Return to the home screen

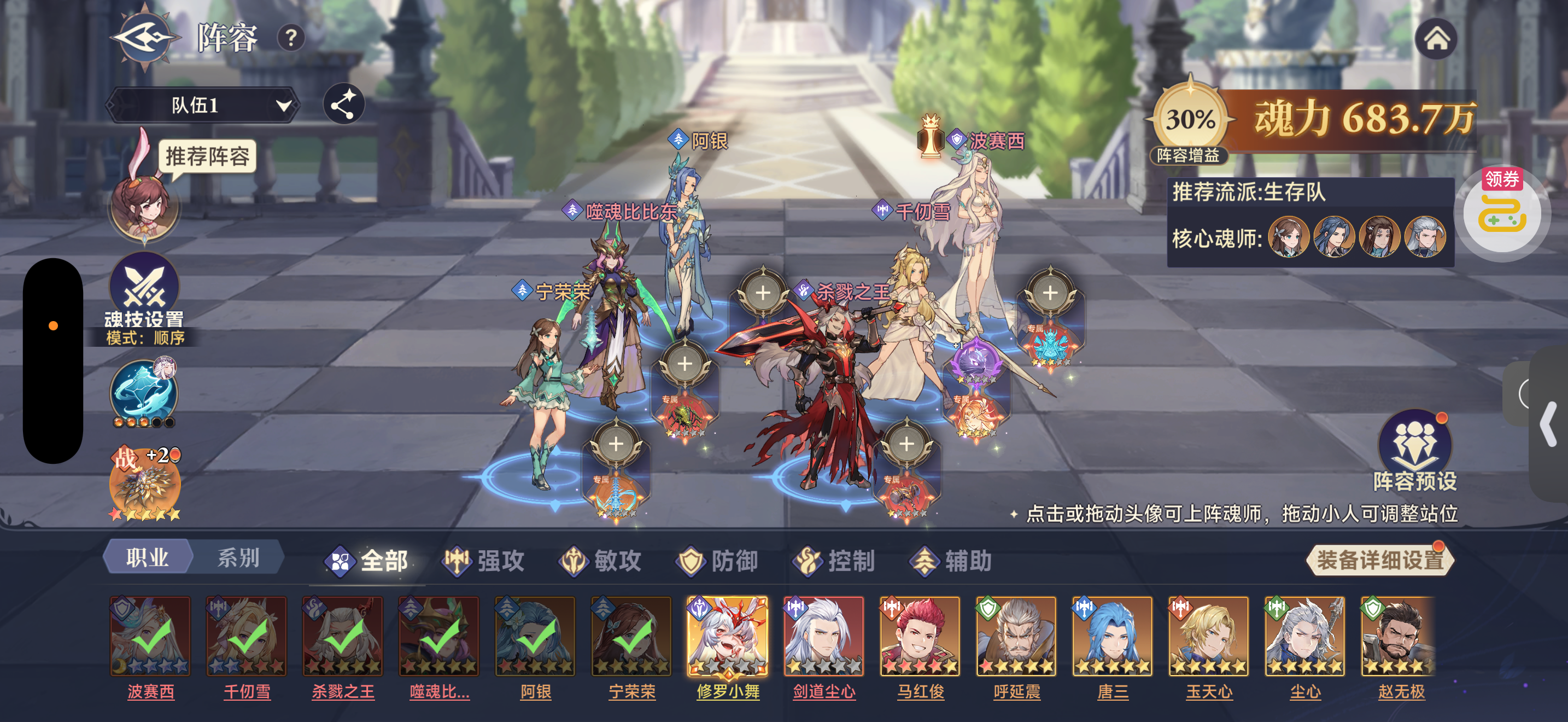[1436, 39]
